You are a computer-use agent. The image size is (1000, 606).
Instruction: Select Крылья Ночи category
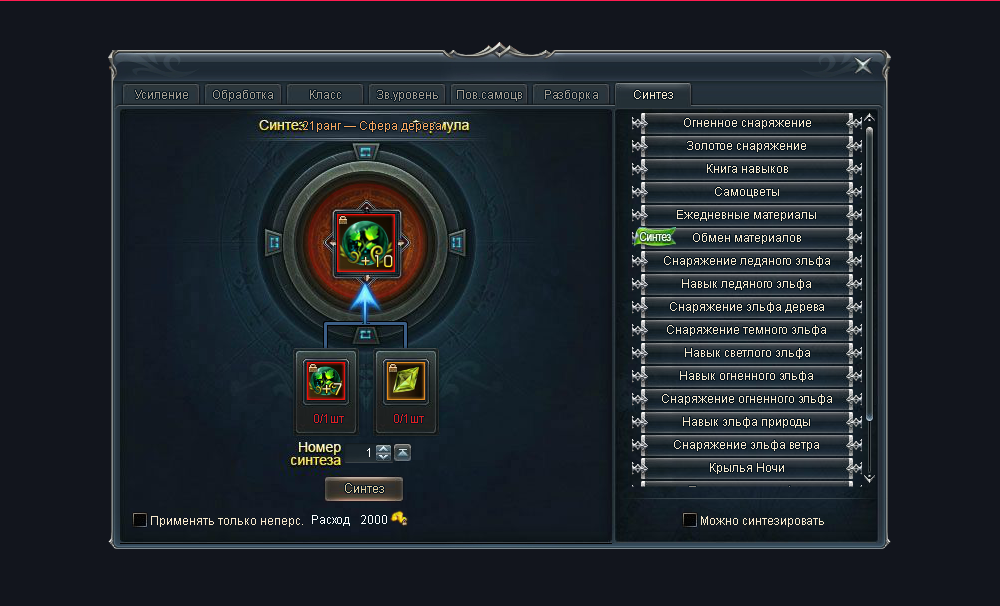coord(747,468)
